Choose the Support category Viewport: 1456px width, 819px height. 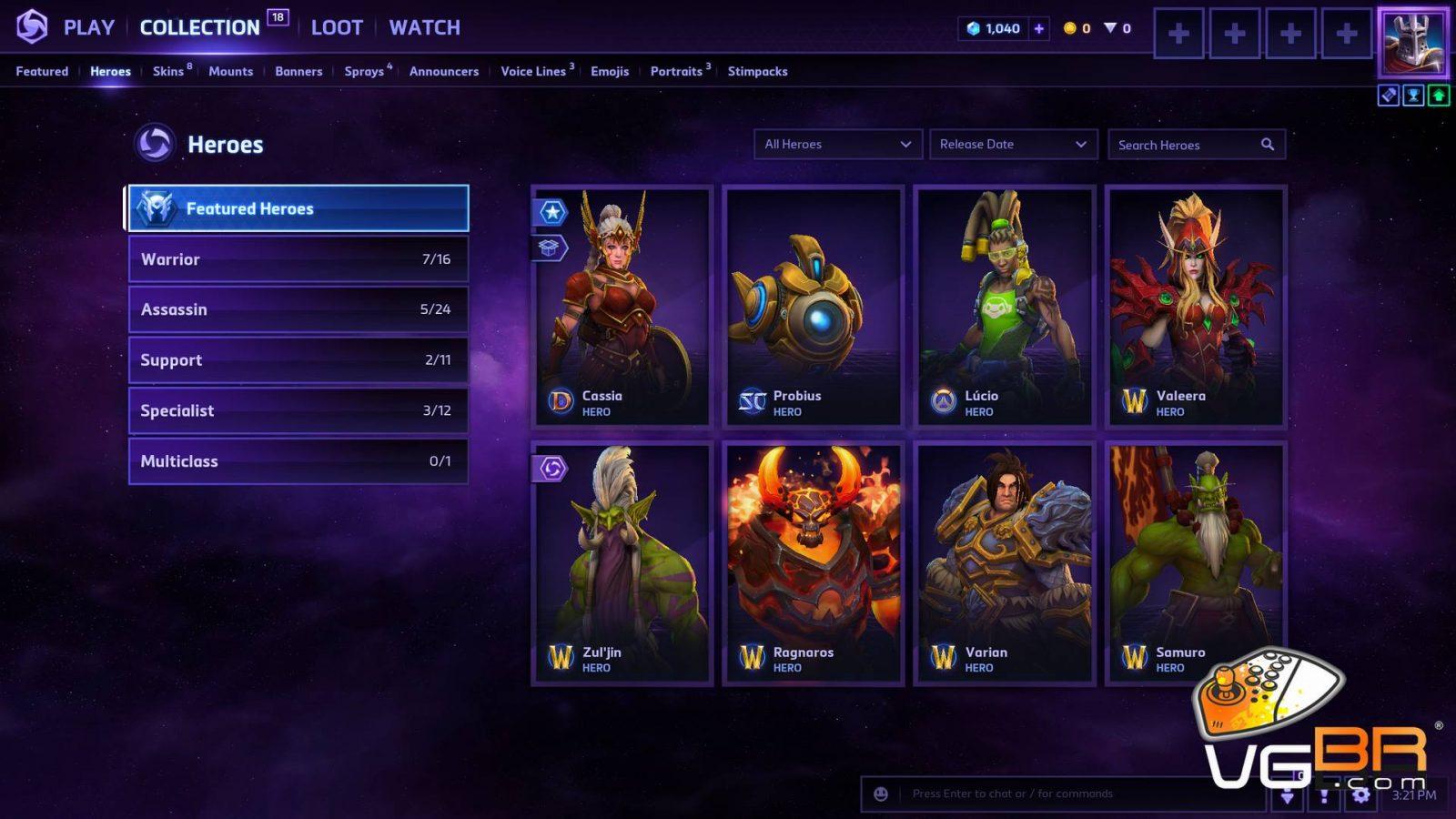click(298, 360)
